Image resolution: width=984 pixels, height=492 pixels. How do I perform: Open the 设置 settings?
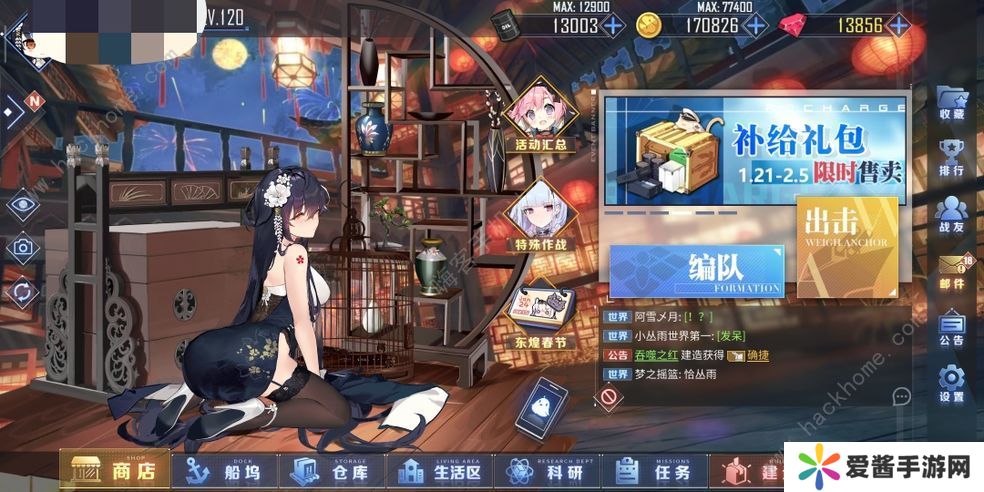coord(952,385)
